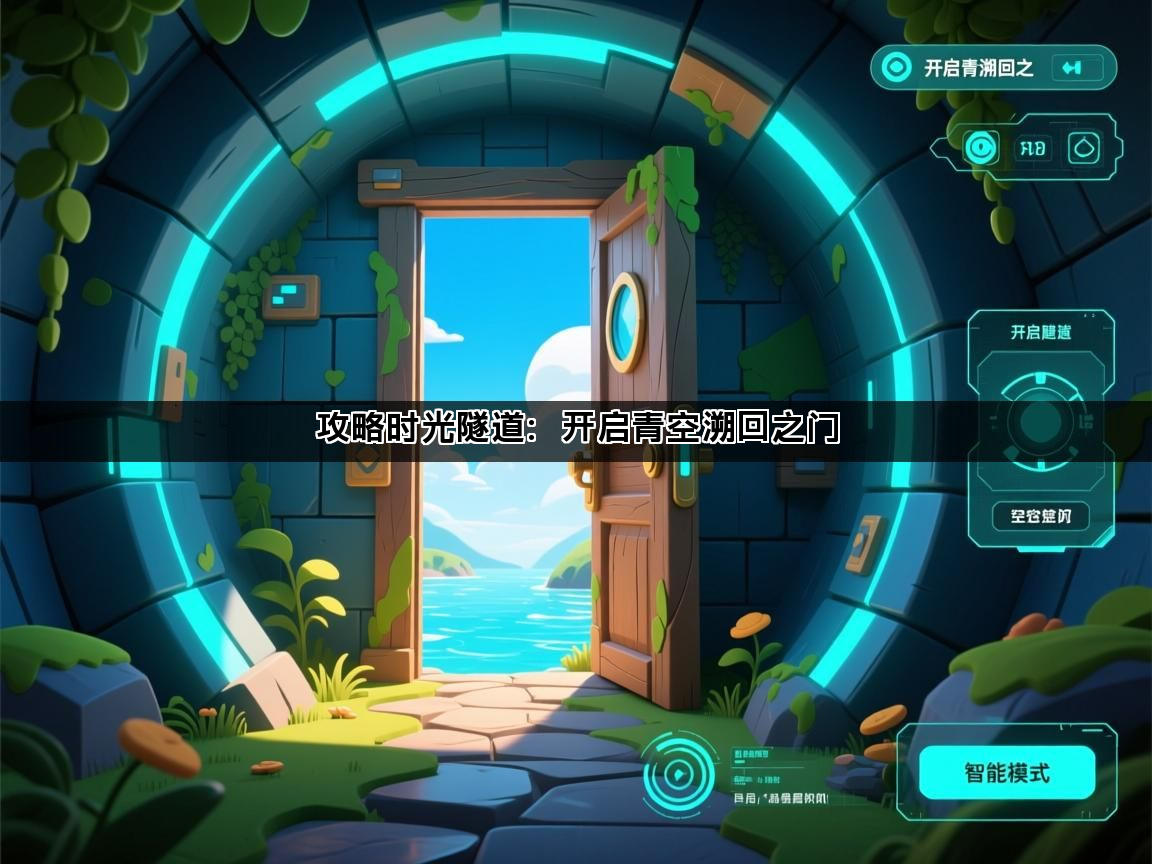Select the glowing cyan eye icon
Viewport: 1152px width, 864px height.
[981, 149]
